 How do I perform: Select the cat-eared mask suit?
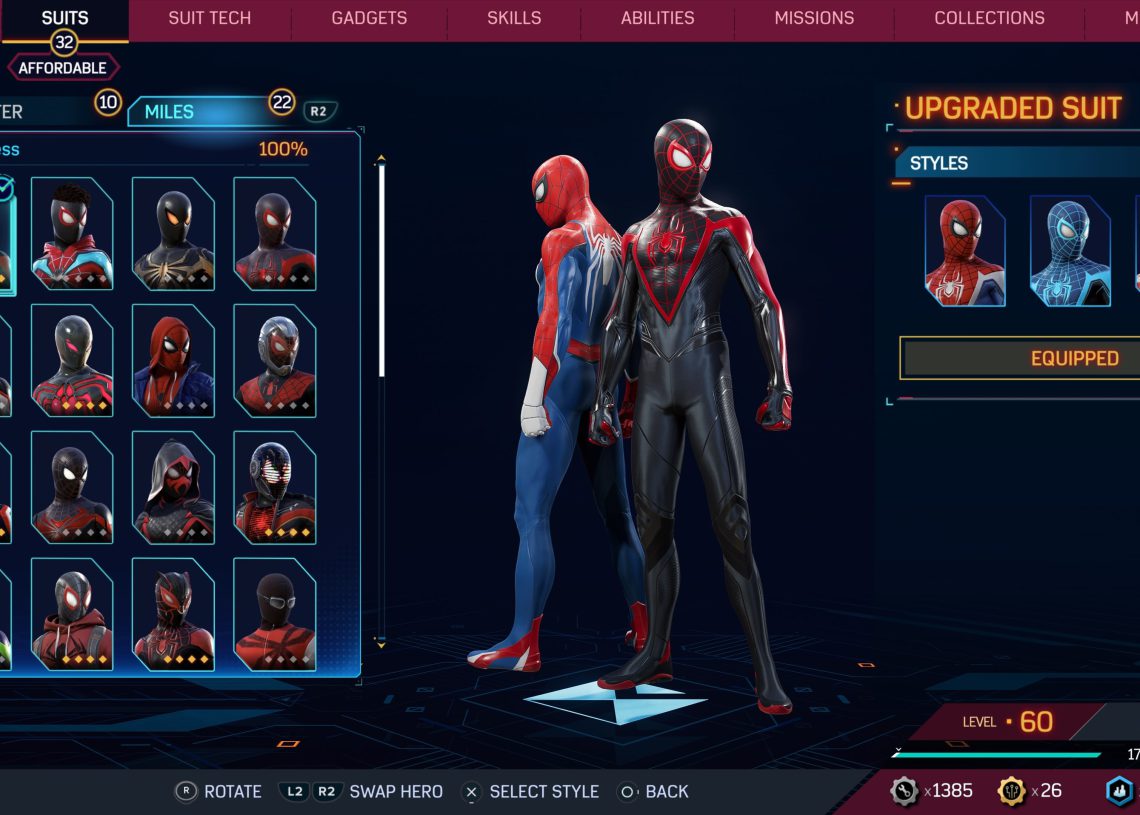coord(173,613)
